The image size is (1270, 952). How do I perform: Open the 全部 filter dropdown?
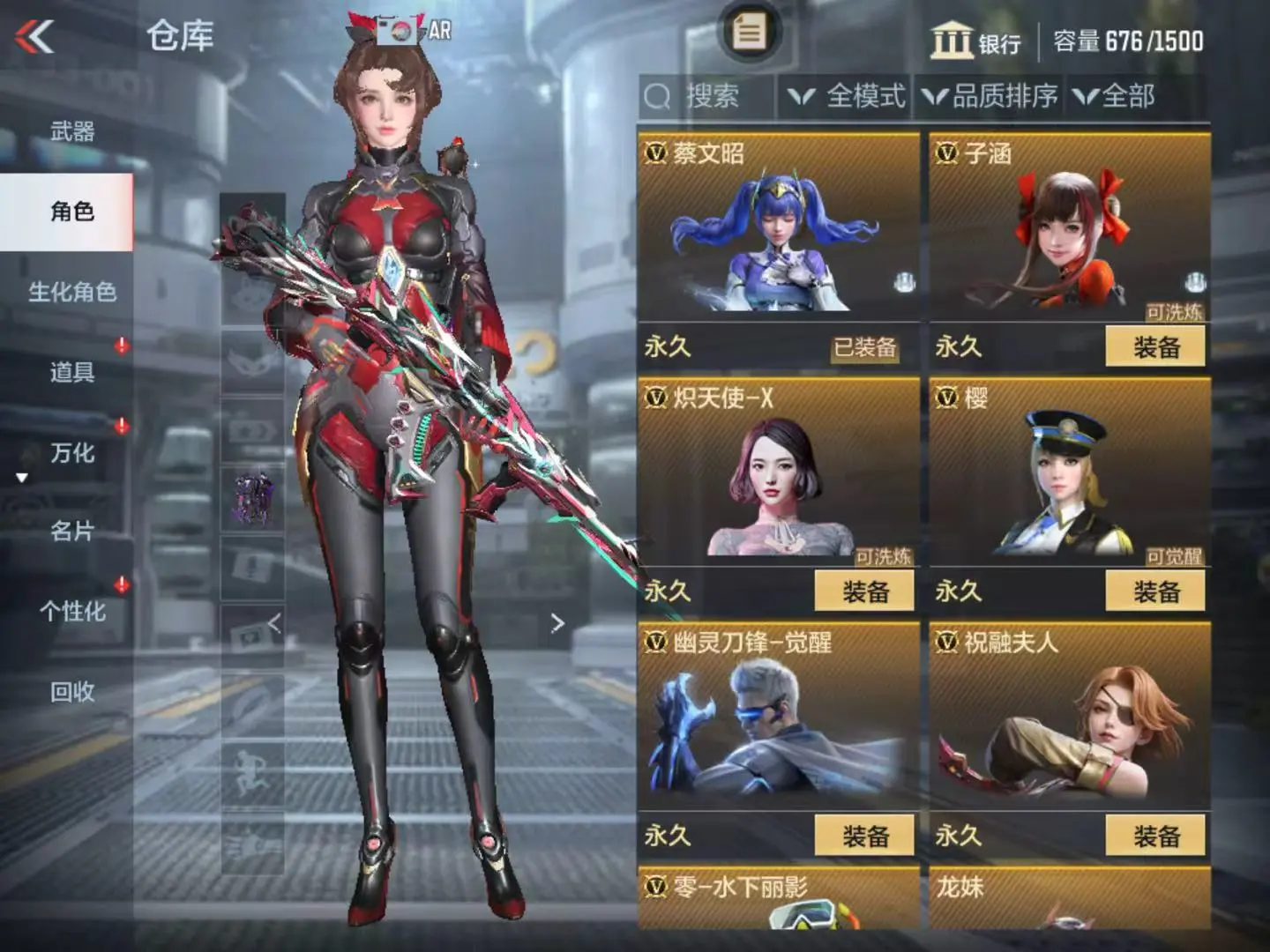point(1116,96)
